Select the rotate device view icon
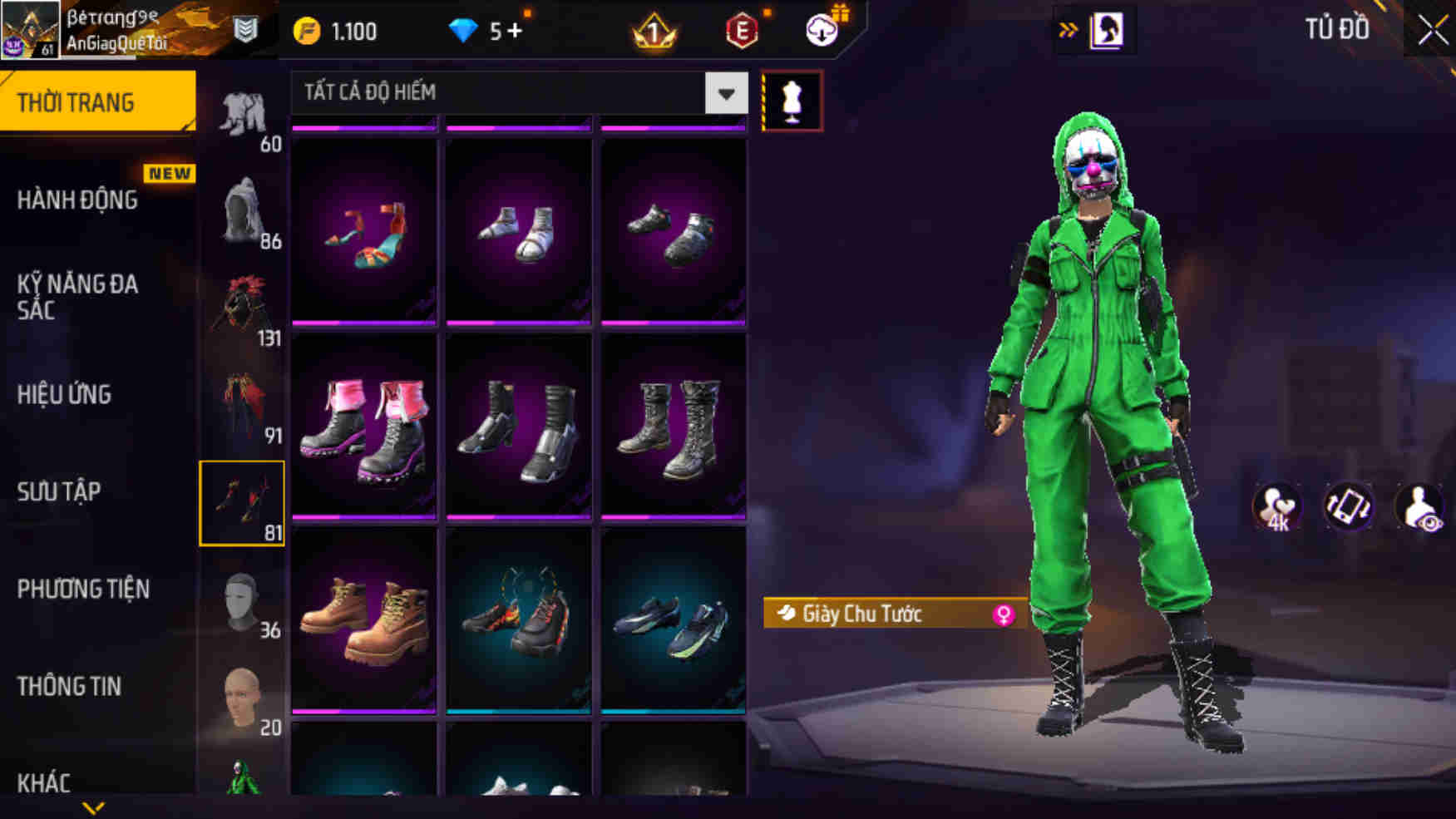1456x819 pixels. 1347,507
